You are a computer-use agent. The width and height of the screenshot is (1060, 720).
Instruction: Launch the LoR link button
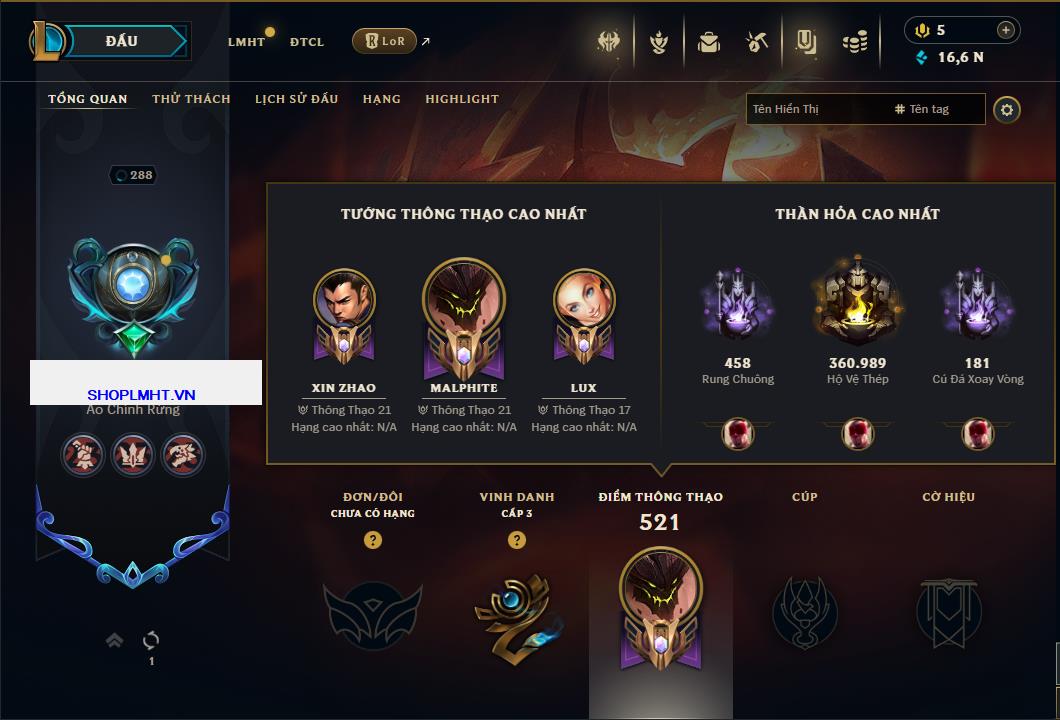(x=384, y=41)
